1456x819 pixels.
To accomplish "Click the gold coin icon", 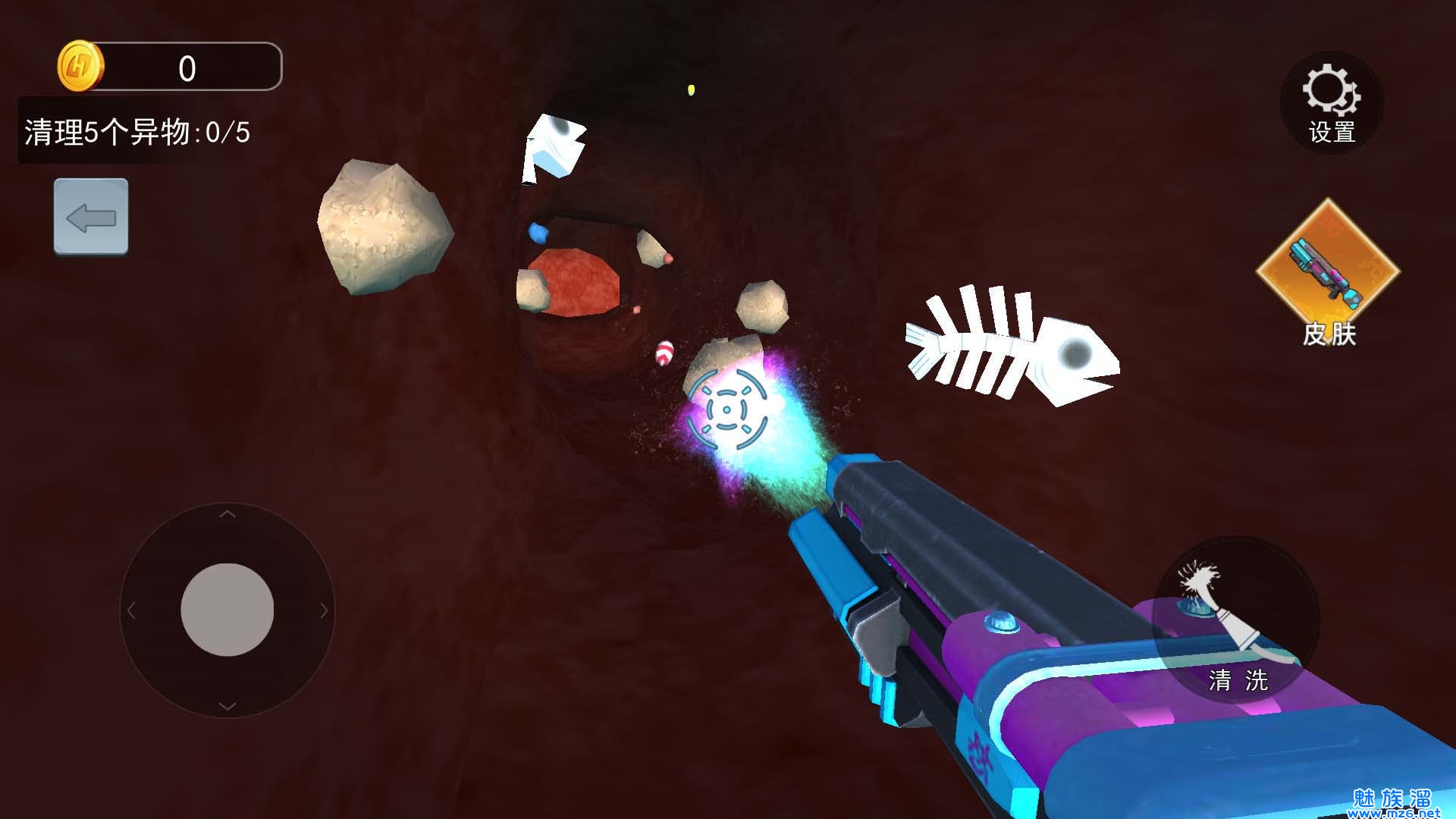I will point(80,67).
